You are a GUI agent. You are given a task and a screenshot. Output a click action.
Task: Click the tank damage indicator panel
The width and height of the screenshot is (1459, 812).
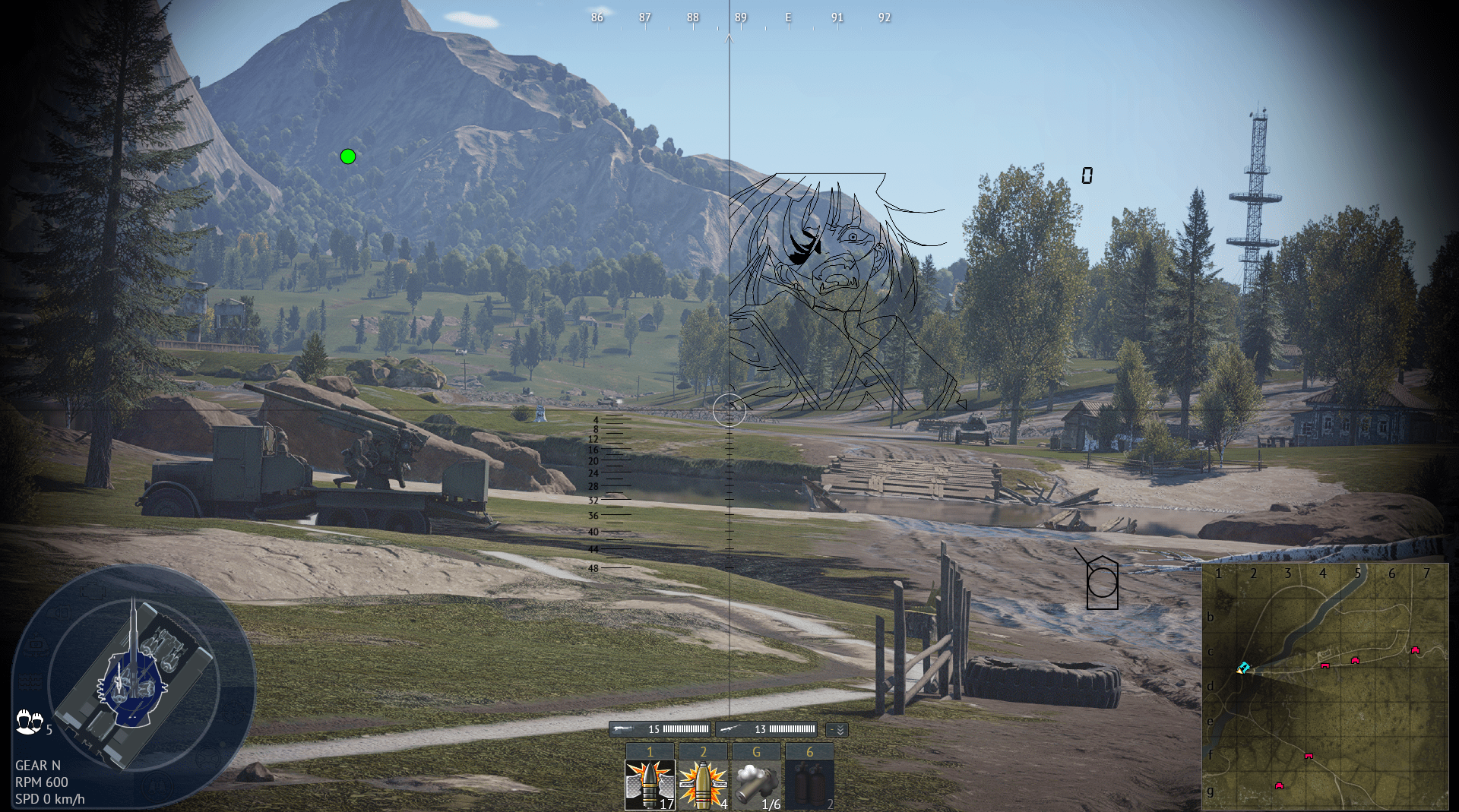[x=133, y=684]
